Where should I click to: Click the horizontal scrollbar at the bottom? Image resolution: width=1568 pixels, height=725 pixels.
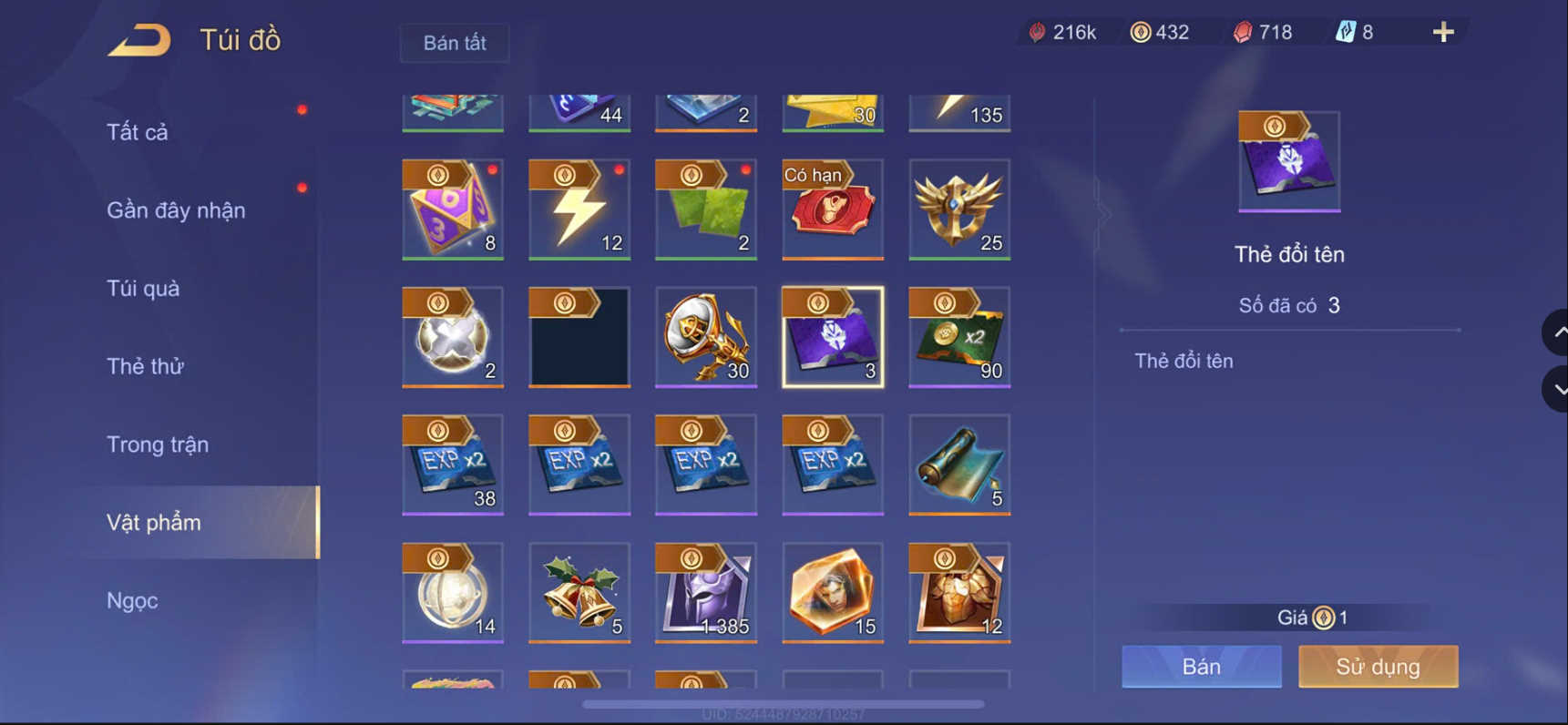coord(784,701)
